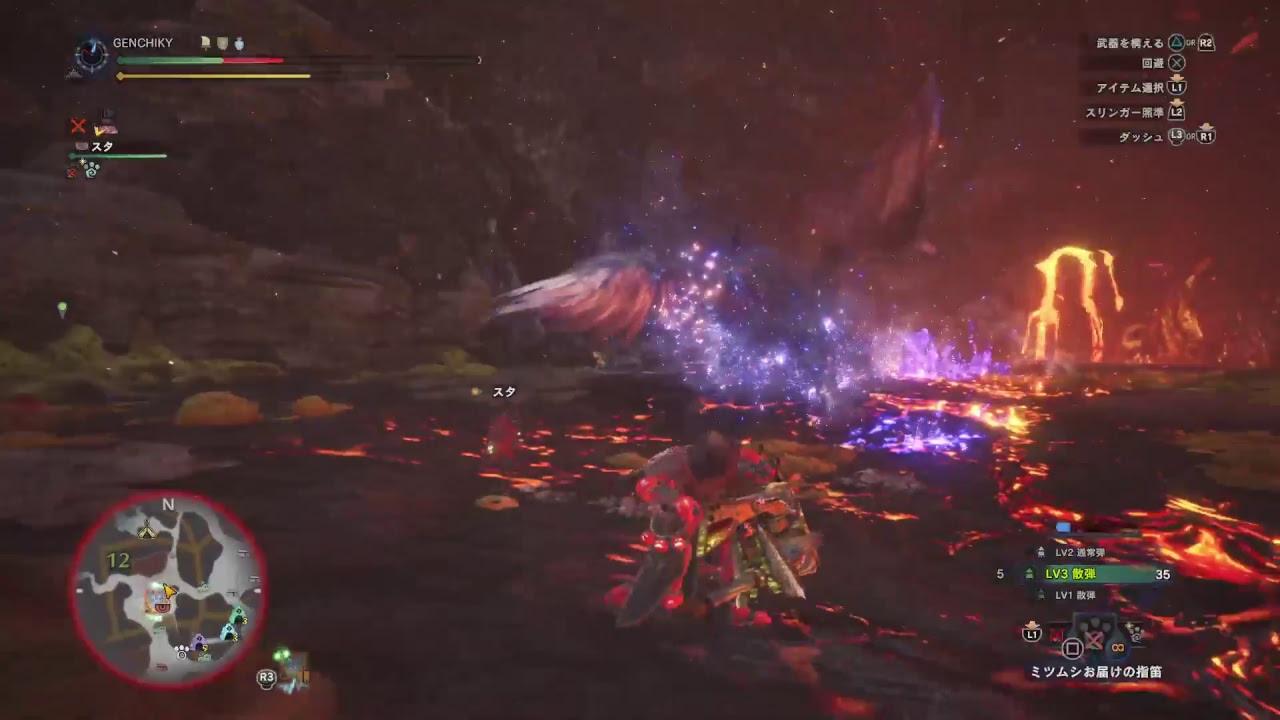1280x720 pixels.
Task: Click the infinity symbol on the item bar
Action: [1117, 647]
